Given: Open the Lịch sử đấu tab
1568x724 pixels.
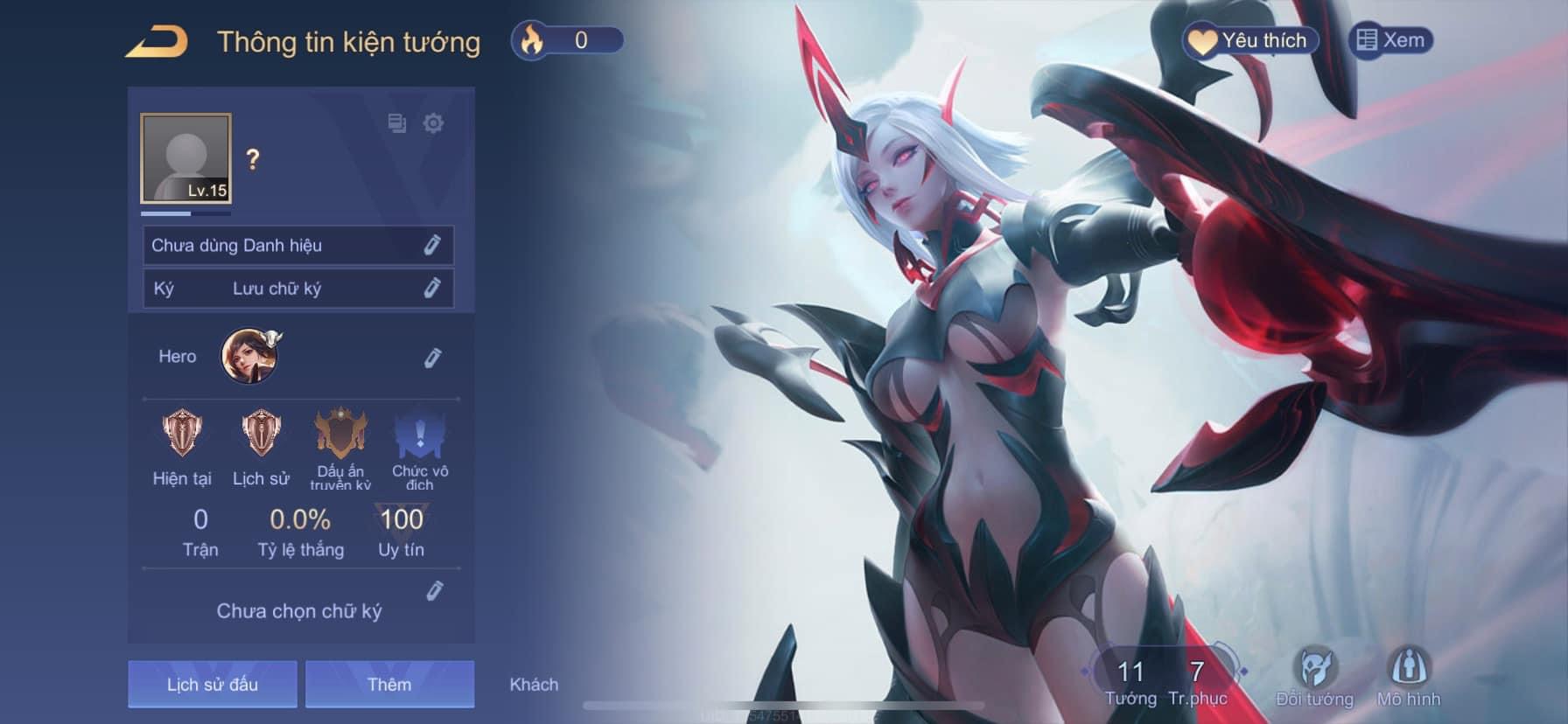Looking at the screenshot, I should [213, 684].
